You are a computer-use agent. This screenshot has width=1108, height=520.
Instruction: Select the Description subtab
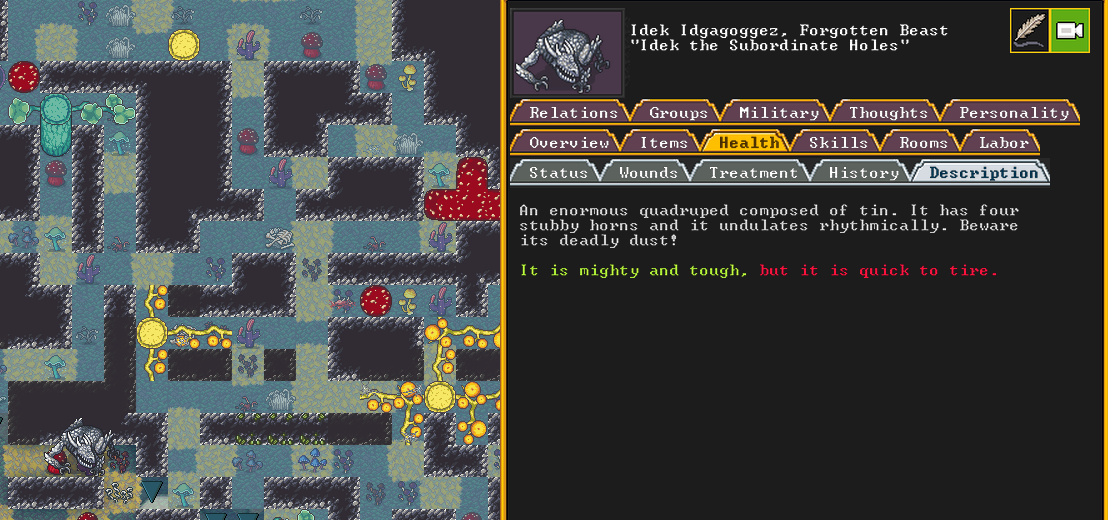click(983, 173)
